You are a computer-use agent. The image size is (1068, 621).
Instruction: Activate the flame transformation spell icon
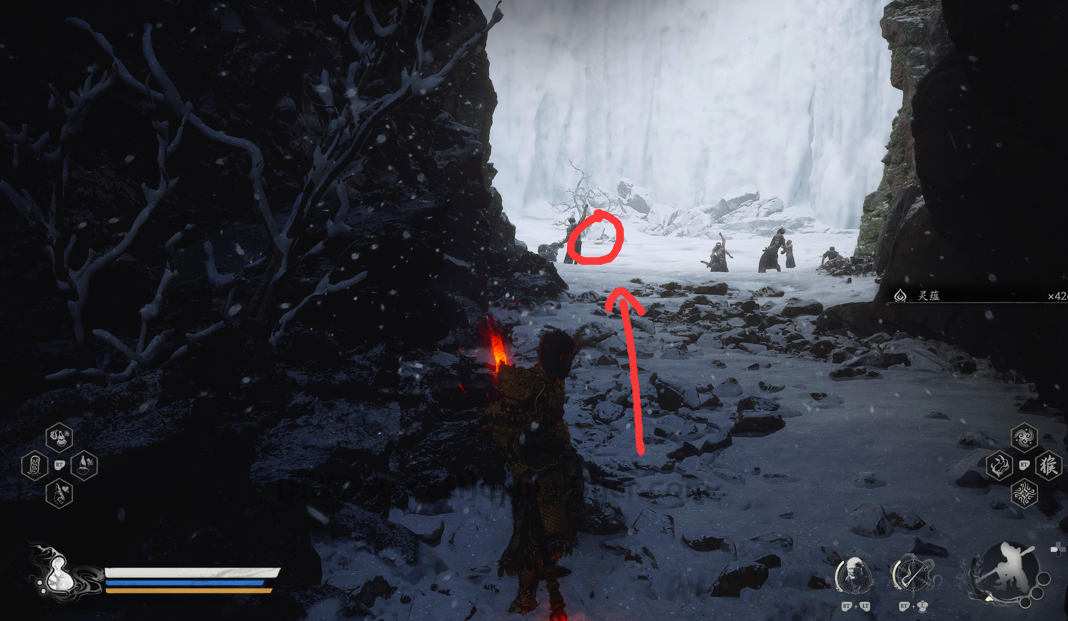[x=999, y=465]
